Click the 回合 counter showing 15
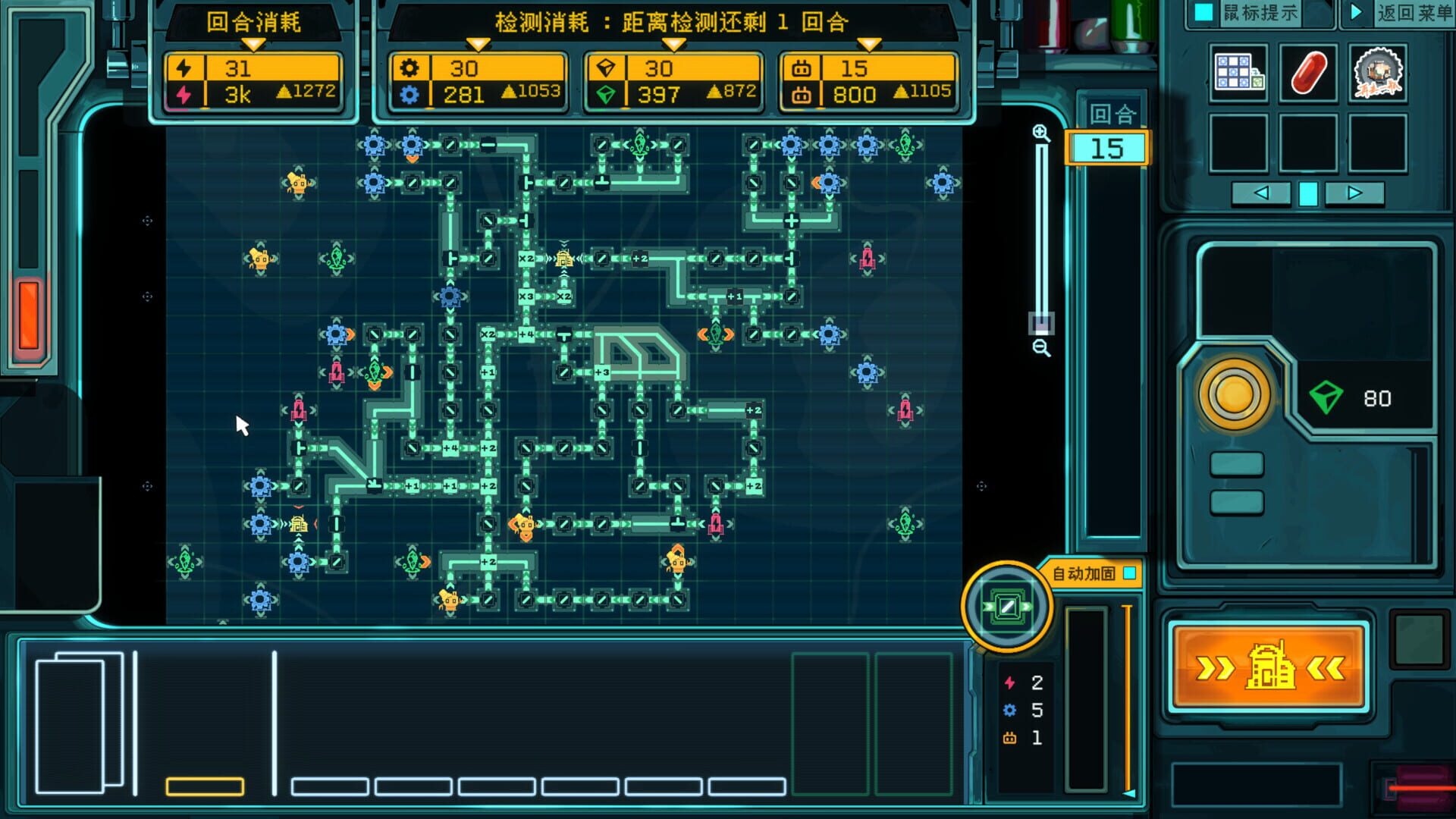Screen dimensions: 1456x819 point(1106,149)
